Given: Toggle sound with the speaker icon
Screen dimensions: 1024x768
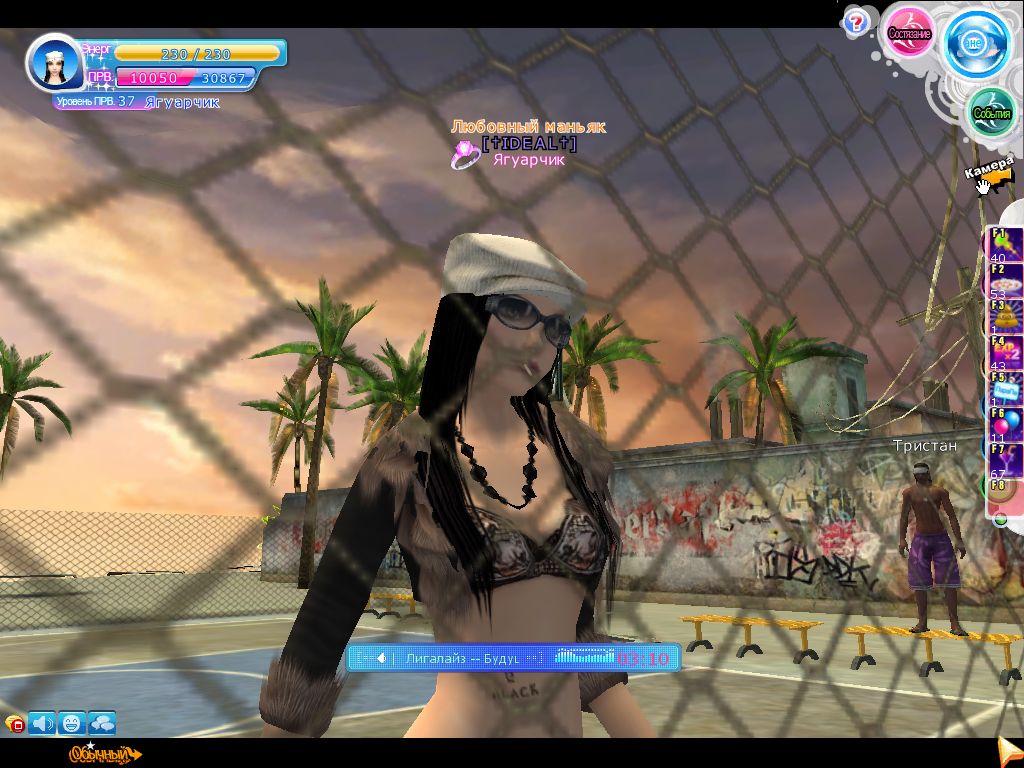Looking at the screenshot, I should pos(42,722).
